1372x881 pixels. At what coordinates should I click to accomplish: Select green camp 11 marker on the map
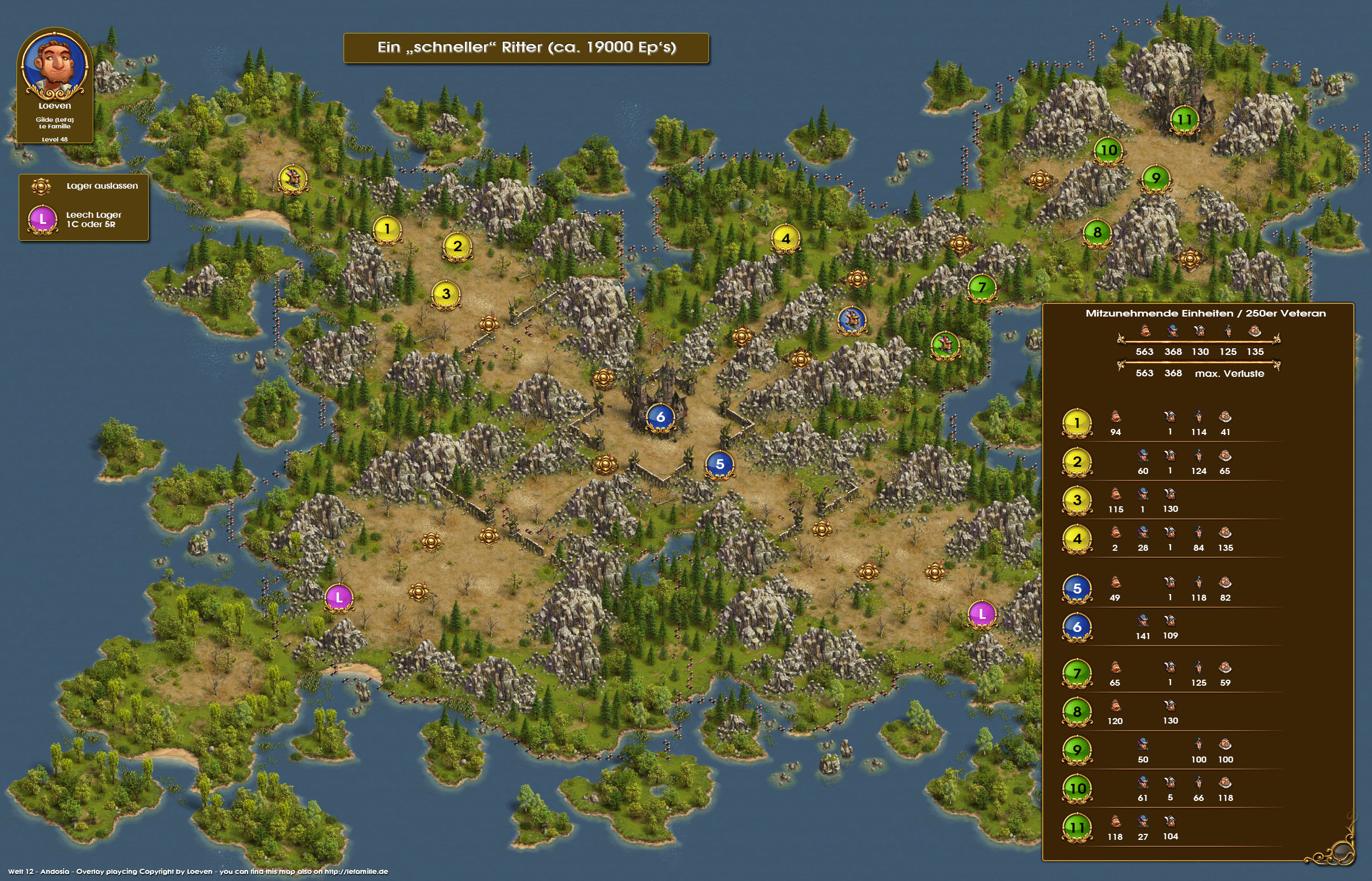point(1184,120)
